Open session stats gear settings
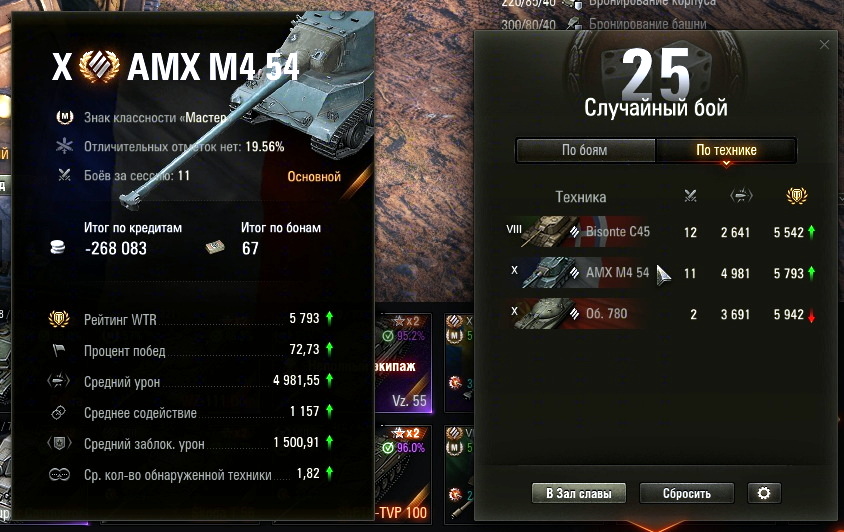 (x=764, y=493)
